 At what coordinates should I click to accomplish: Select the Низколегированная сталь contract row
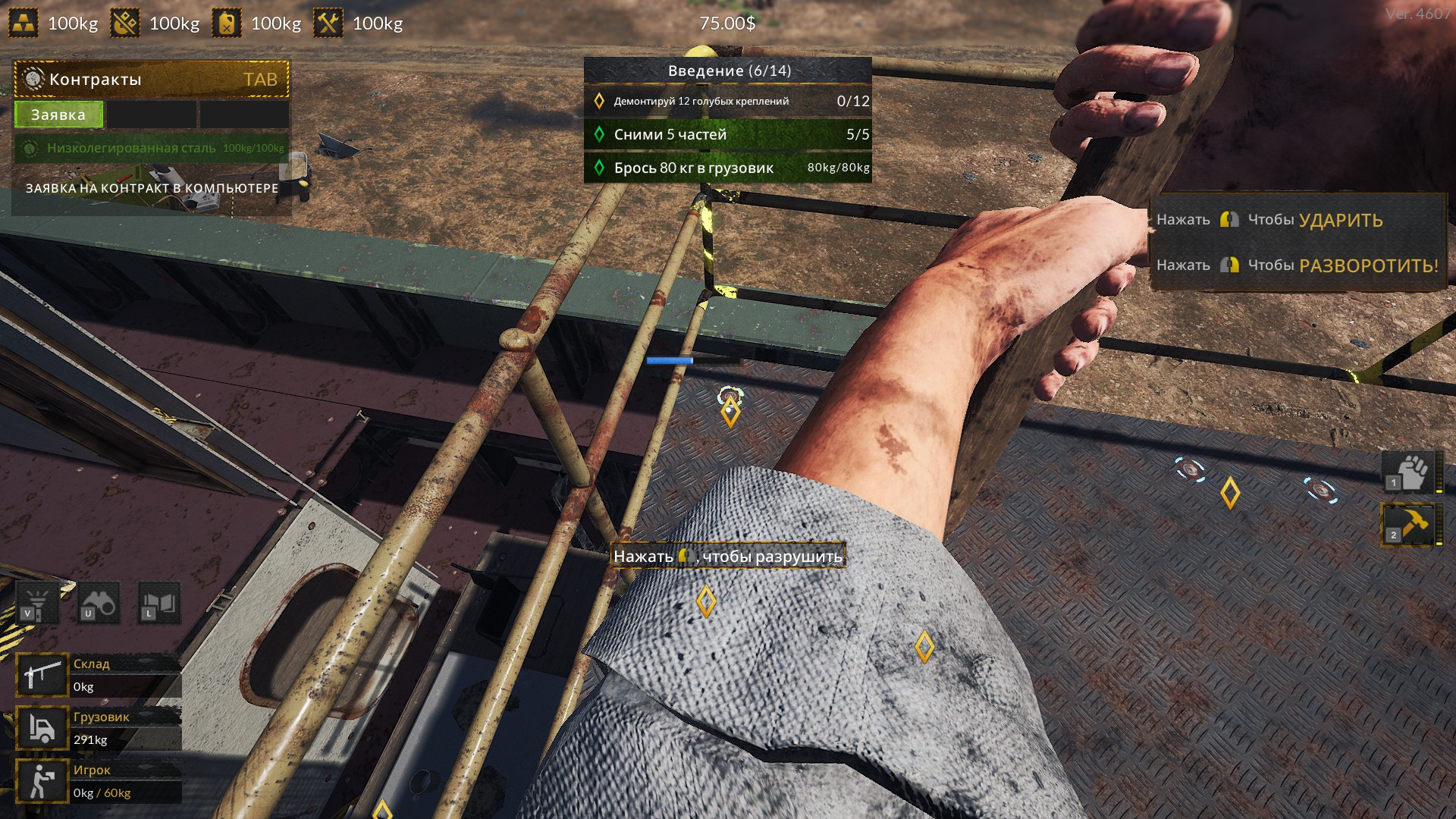(x=152, y=148)
